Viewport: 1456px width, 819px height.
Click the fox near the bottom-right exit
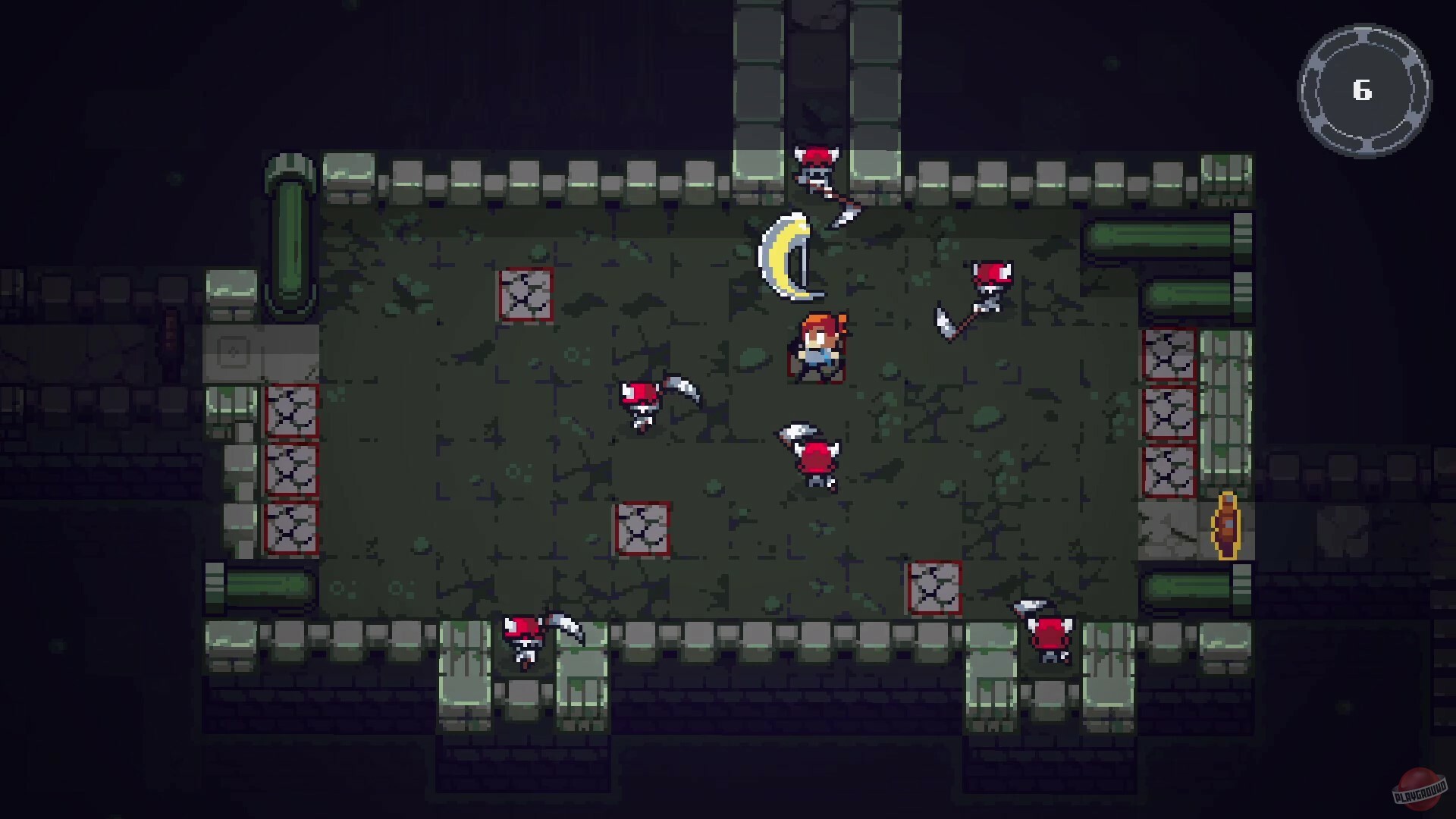[x=1050, y=633]
